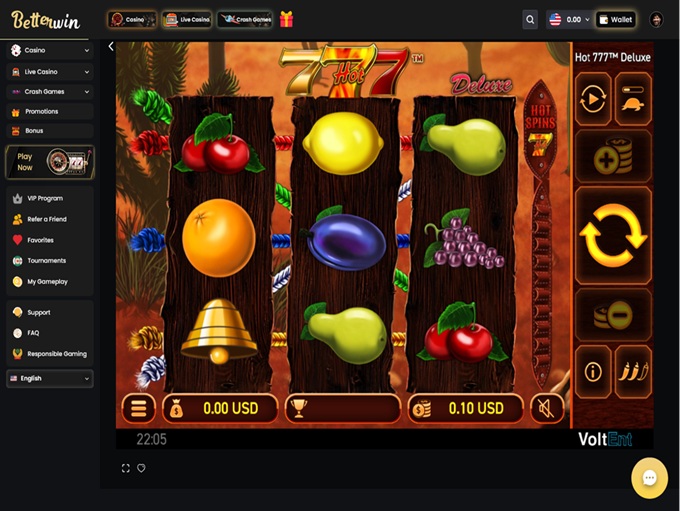Select Bonus in the sidebar
Screen dimensions: 680x511
coord(34,130)
